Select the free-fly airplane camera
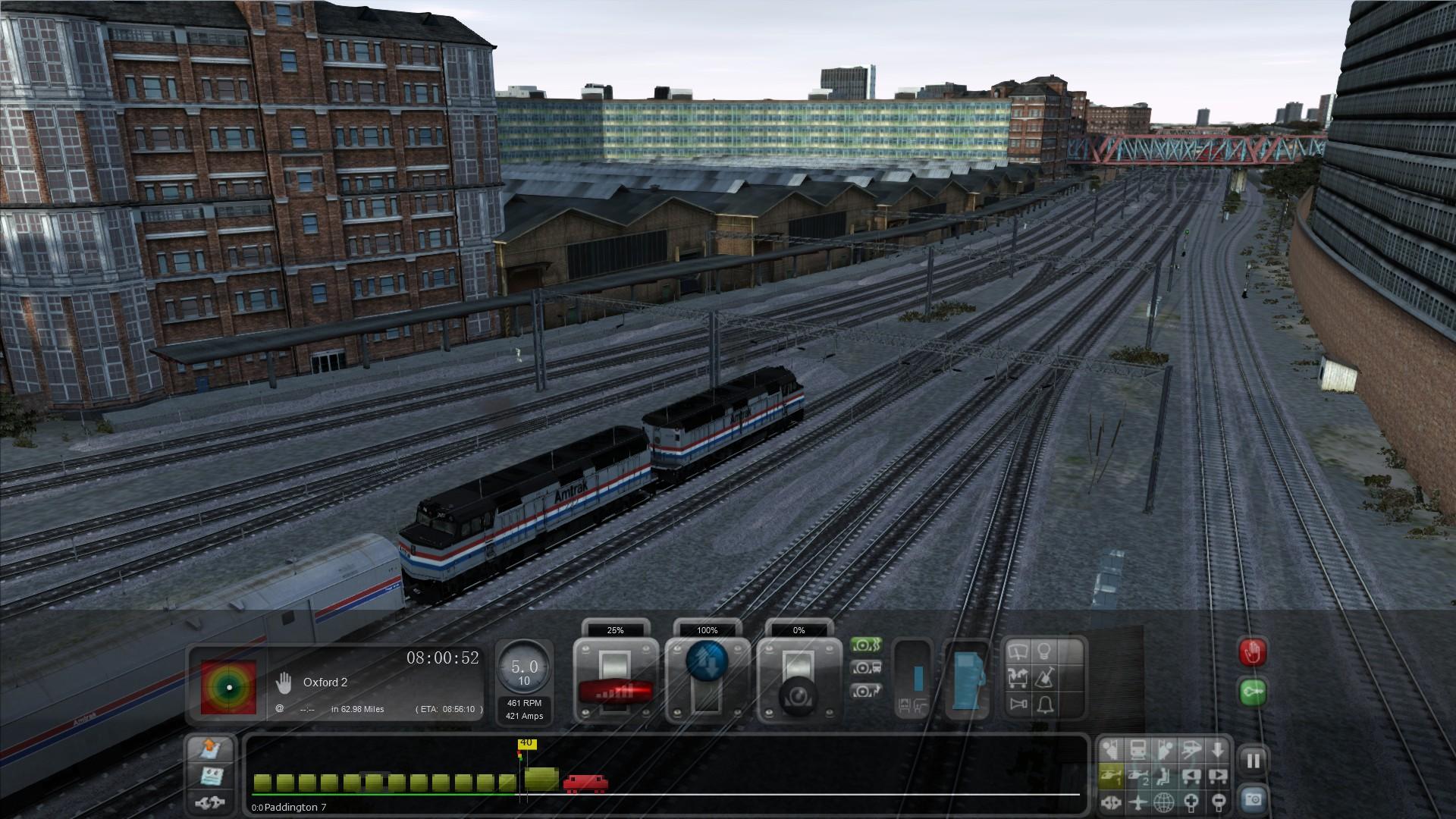The height and width of the screenshot is (819, 1456). [x=1137, y=801]
